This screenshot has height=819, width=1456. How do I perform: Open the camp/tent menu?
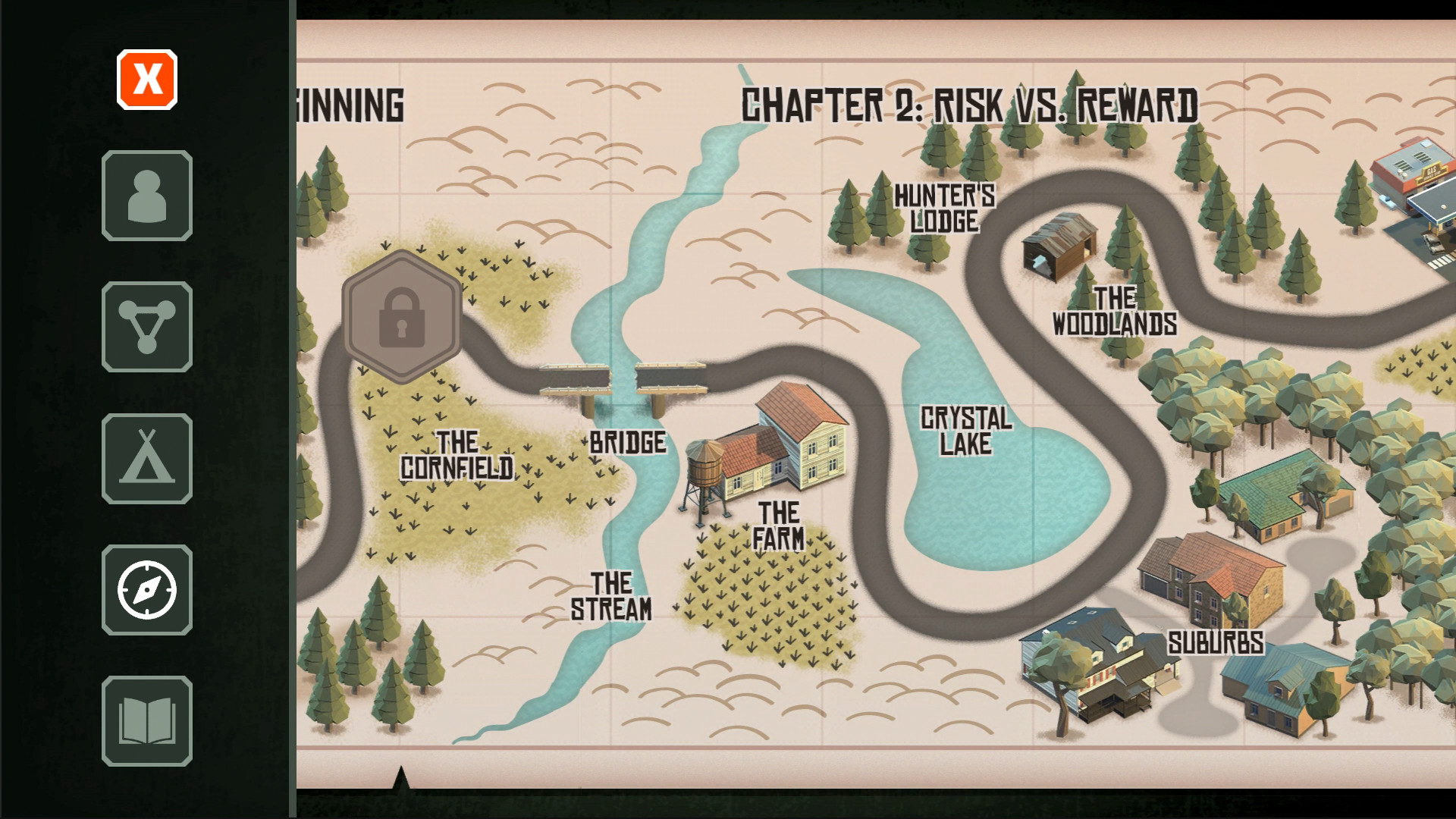coord(146,458)
